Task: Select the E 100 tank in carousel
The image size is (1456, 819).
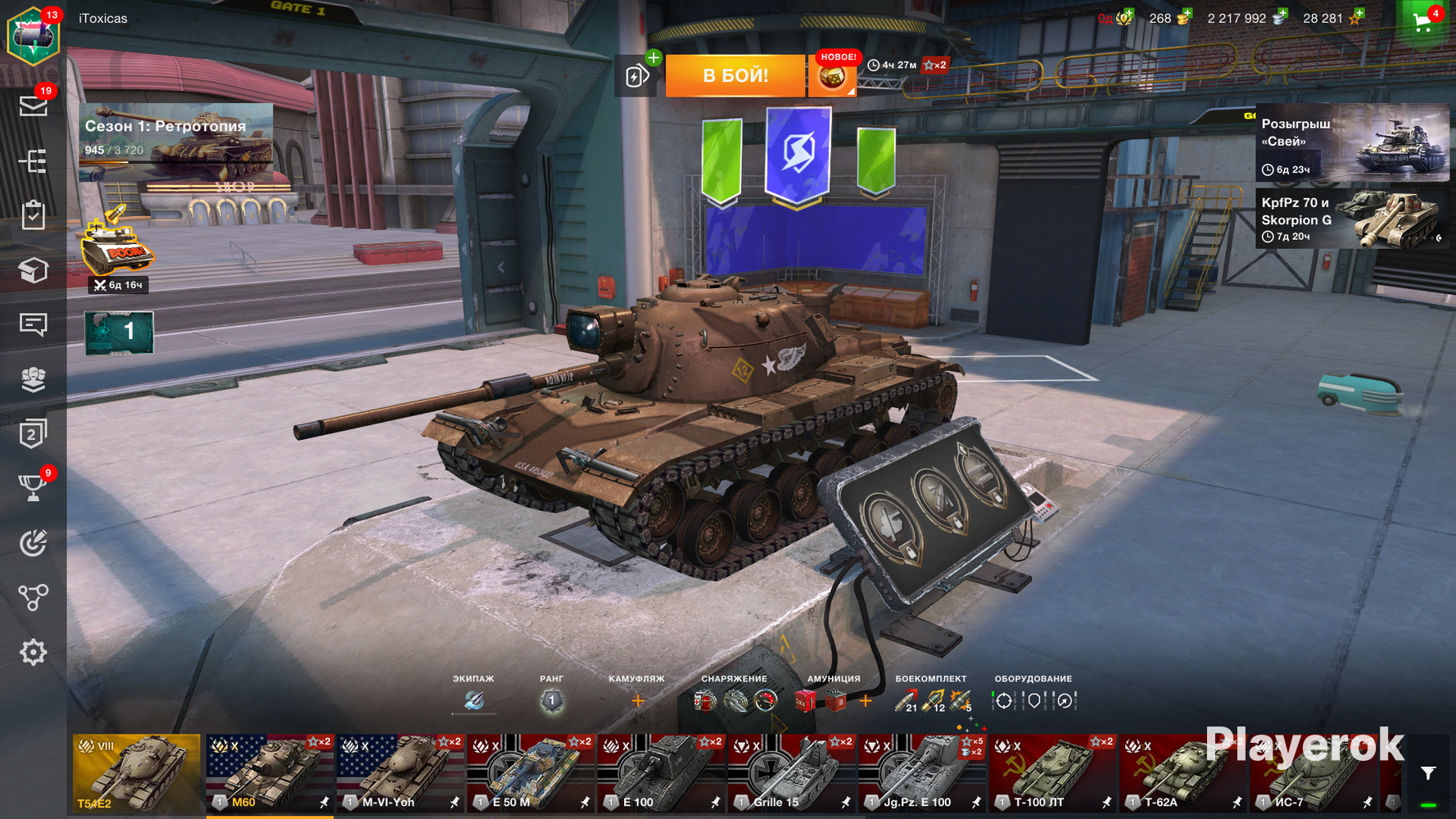Action: coord(661,773)
